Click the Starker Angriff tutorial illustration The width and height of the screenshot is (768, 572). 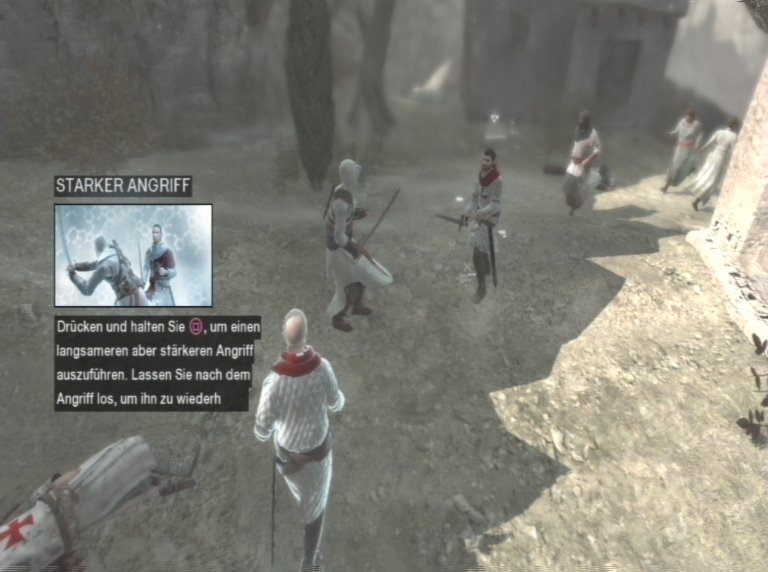coord(133,255)
